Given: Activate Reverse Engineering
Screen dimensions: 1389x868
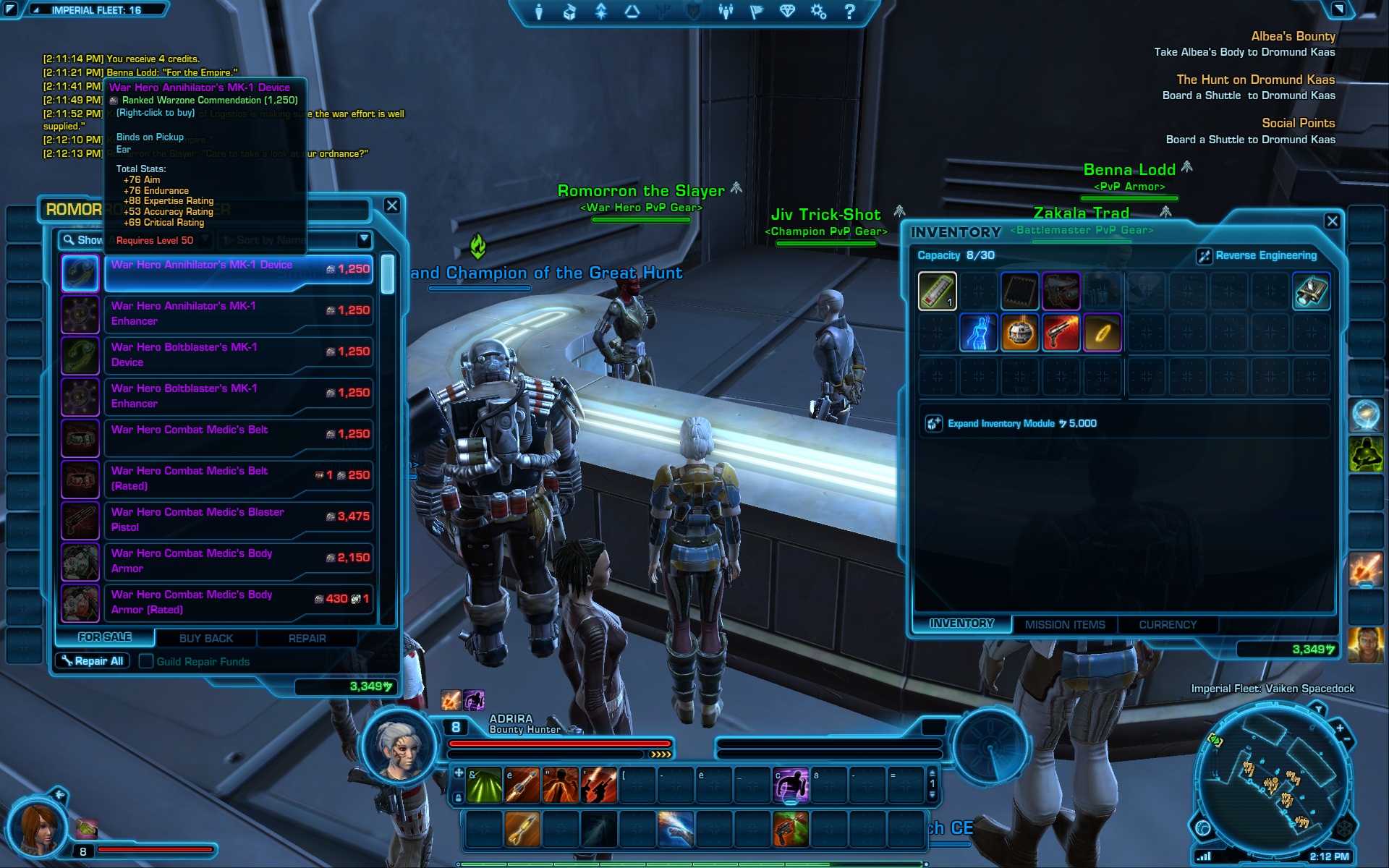Looking at the screenshot, I should pyautogui.click(x=1257, y=255).
